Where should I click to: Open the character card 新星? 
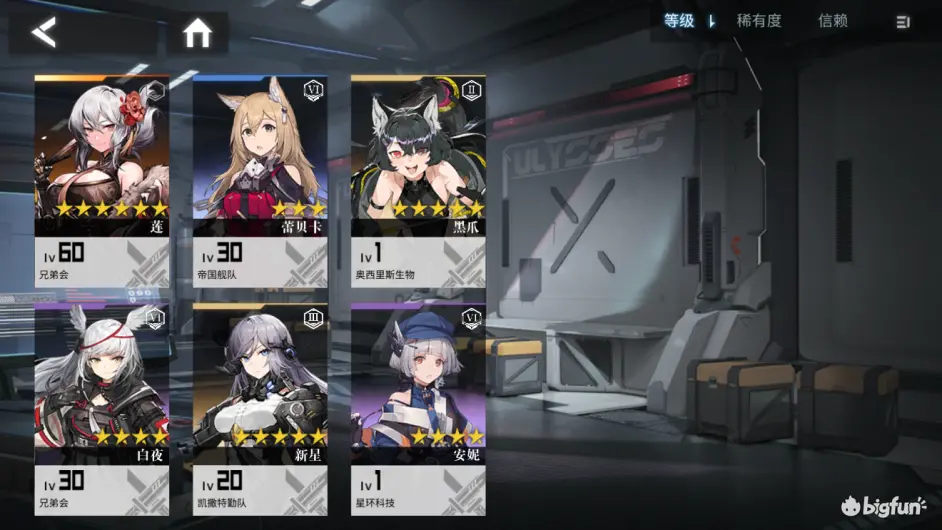point(259,410)
